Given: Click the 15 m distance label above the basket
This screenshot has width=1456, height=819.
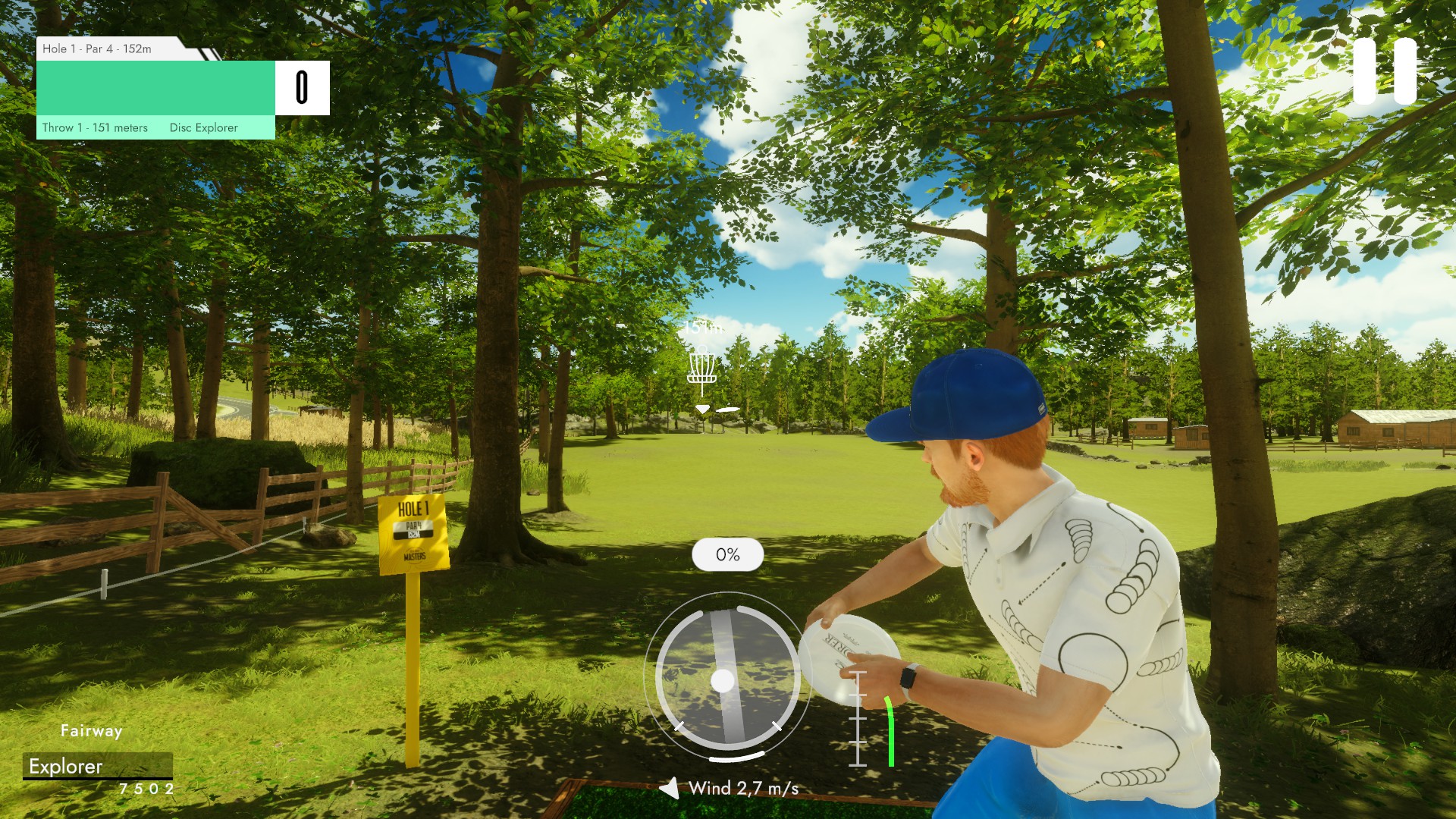Looking at the screenshot, I should (703, 329).
